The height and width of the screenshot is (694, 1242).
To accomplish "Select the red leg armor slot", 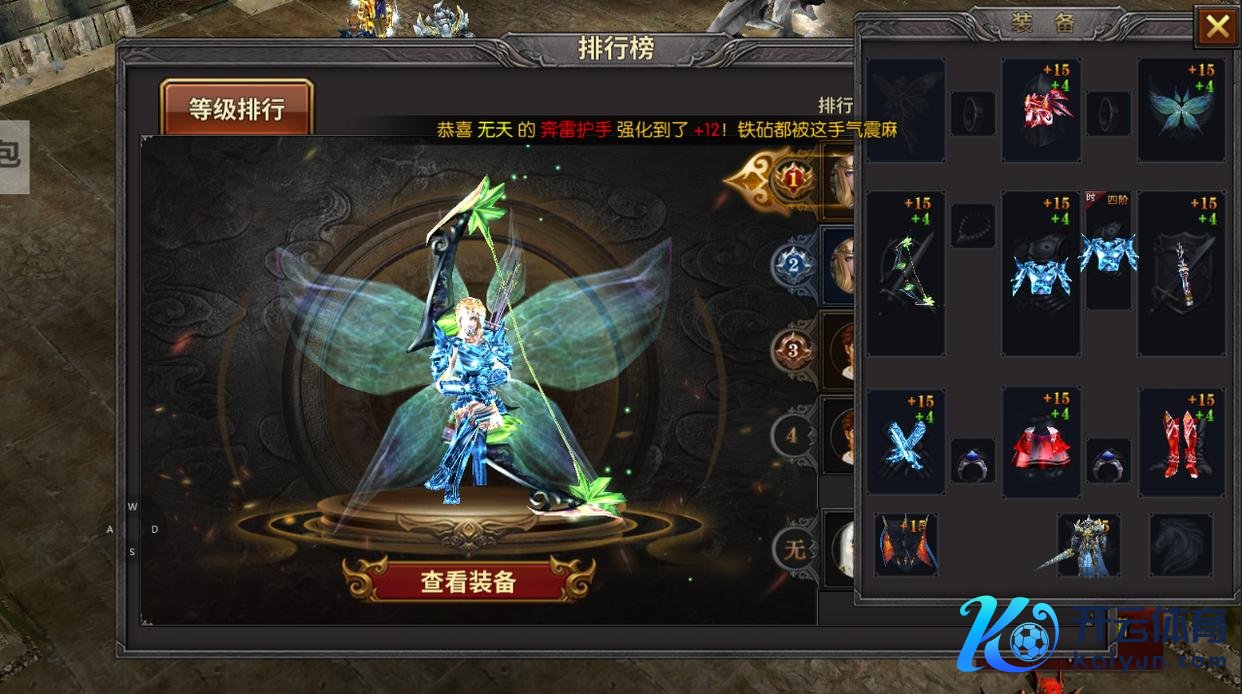I will coord(1041,442).
